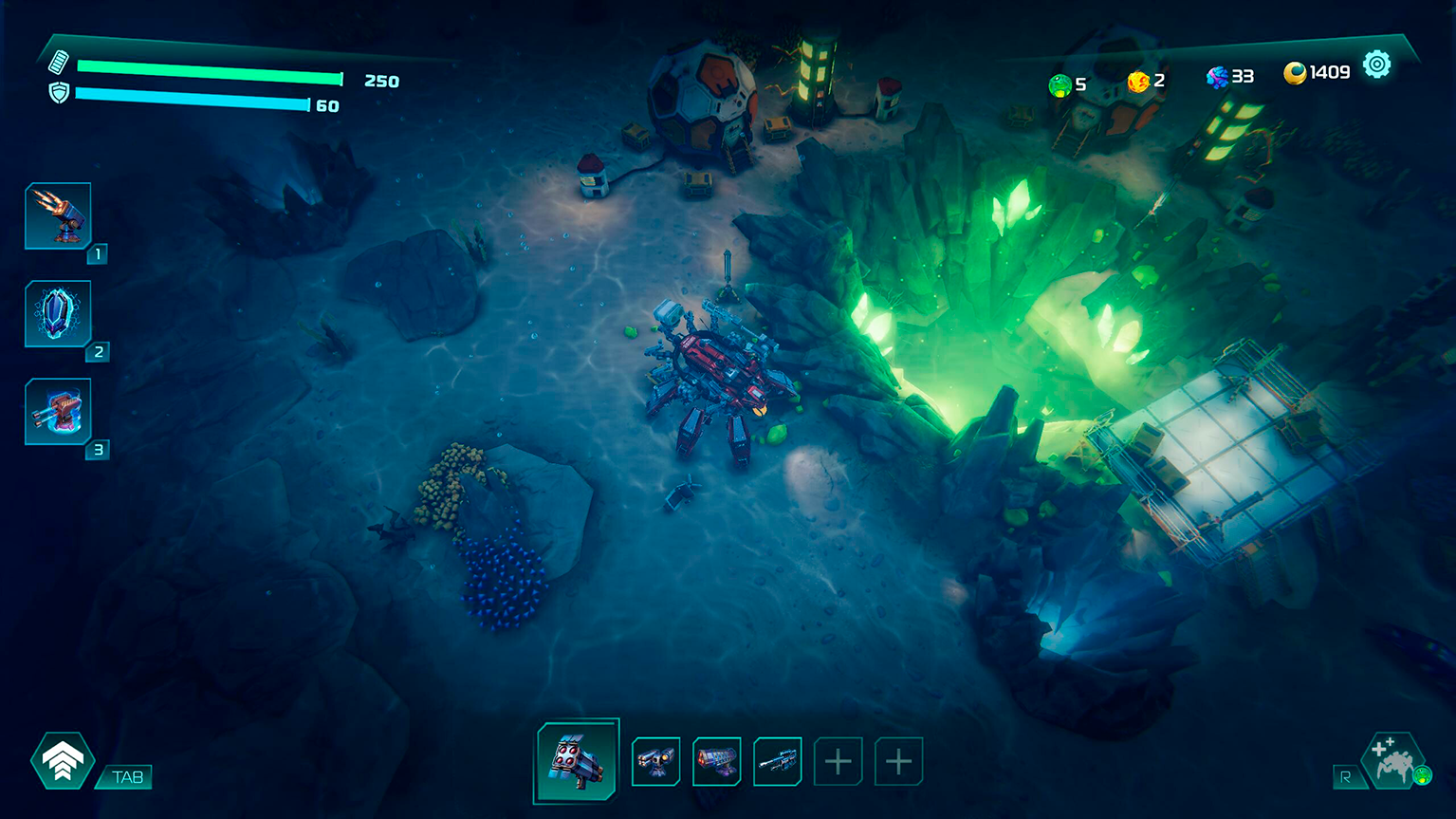This screenshot has height=819, width=1456.
Task: Deploy the red twin-barrel turret ability
Action: point(58,411)
